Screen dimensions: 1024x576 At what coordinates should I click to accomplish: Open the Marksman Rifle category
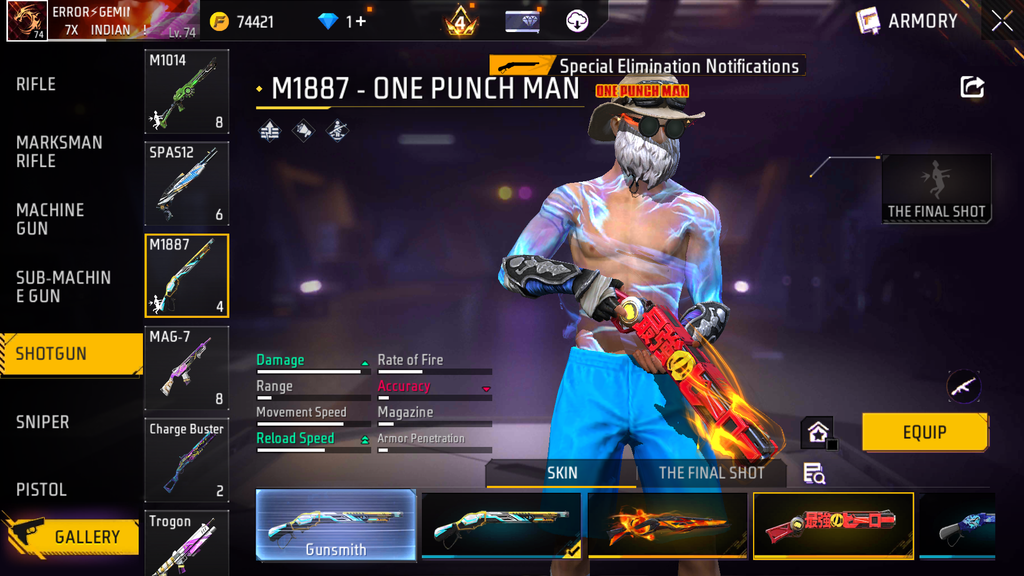(59, 151)
